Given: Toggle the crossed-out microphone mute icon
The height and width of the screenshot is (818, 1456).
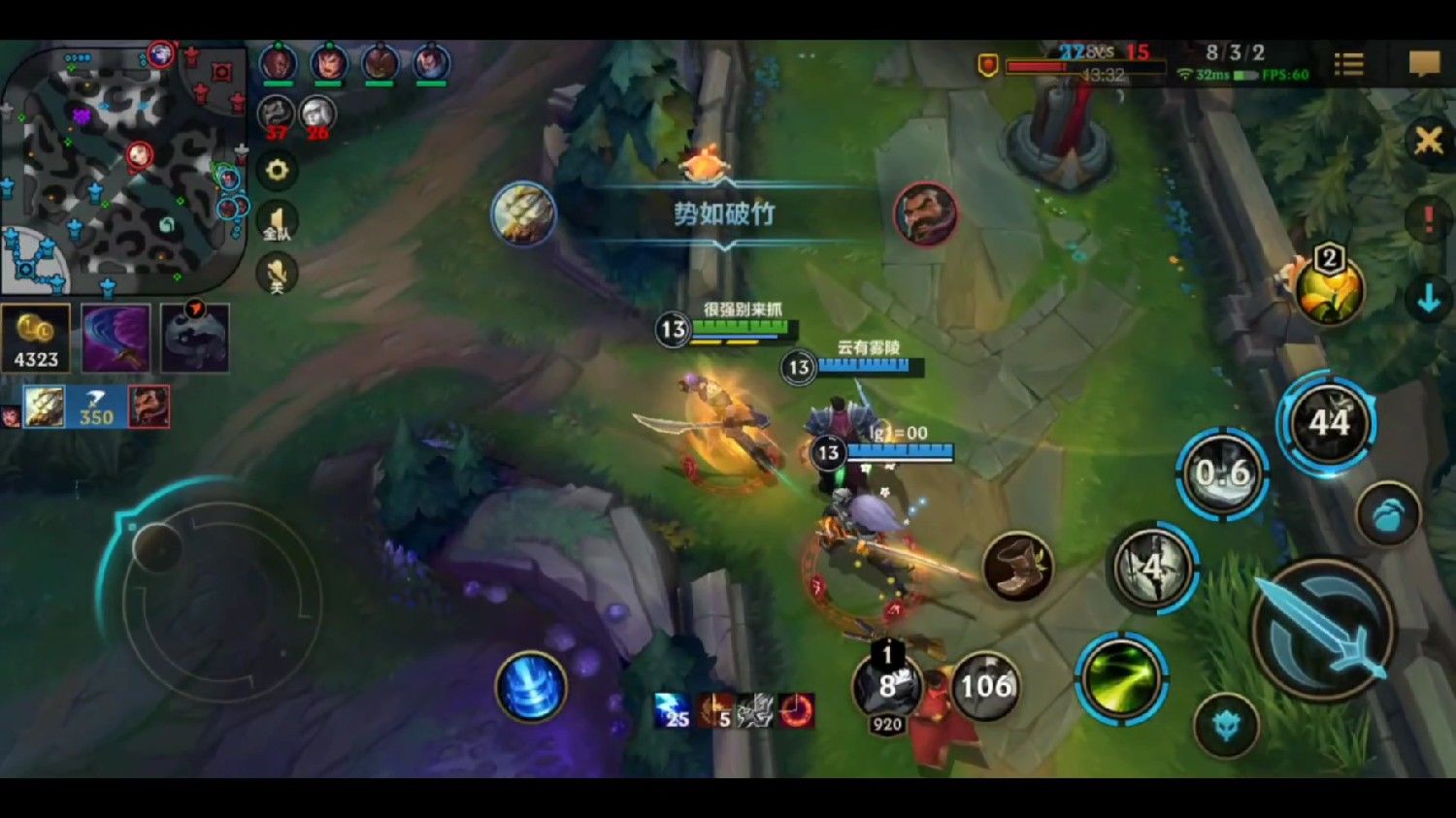Looking at the screenshot, I should pyautogui.click(x=277, y=274).
